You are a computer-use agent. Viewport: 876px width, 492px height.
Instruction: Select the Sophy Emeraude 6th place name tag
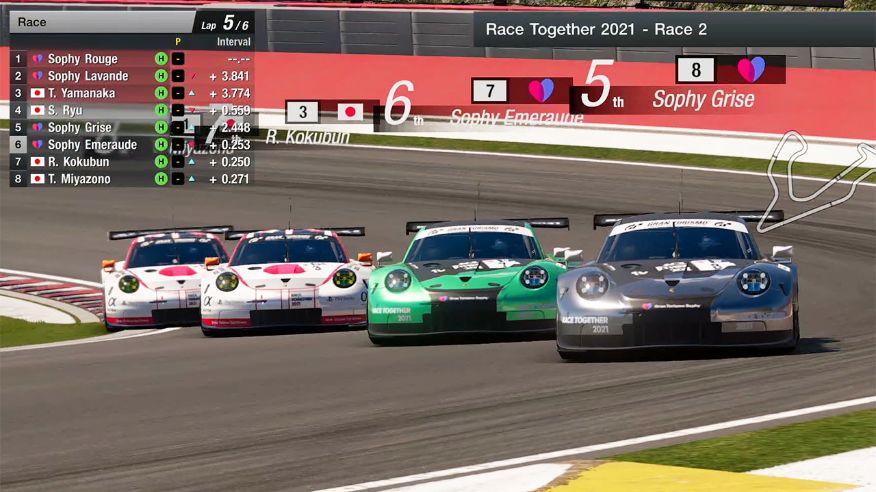click(515, 117)
